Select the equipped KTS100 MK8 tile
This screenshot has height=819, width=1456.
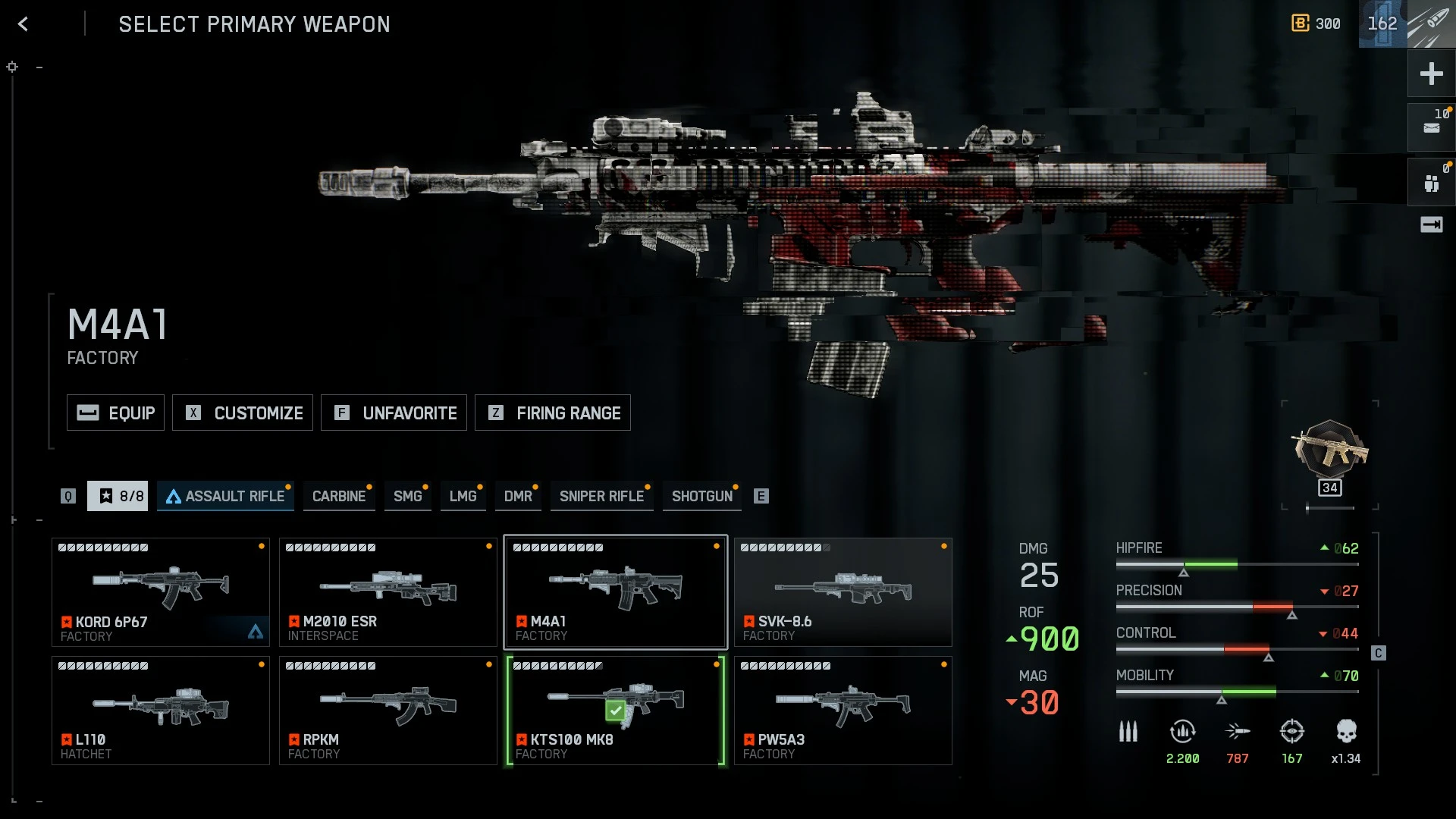[x=616, y=711]
